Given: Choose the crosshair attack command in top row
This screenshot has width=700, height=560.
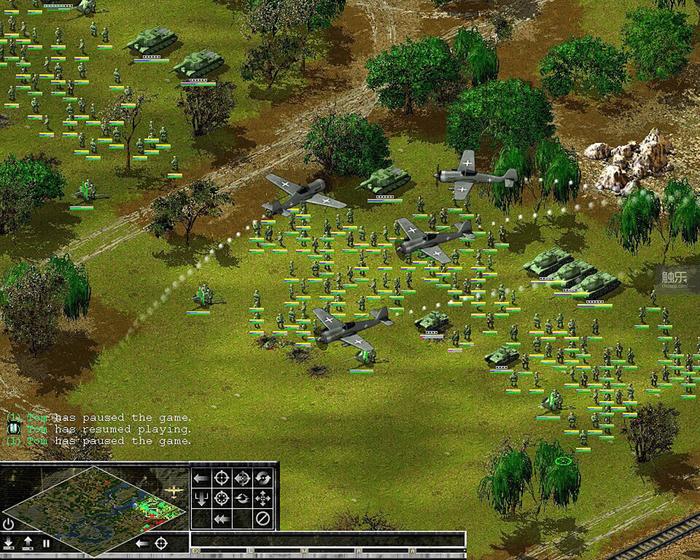Looking at the screenshot, I should pos(222,477).
